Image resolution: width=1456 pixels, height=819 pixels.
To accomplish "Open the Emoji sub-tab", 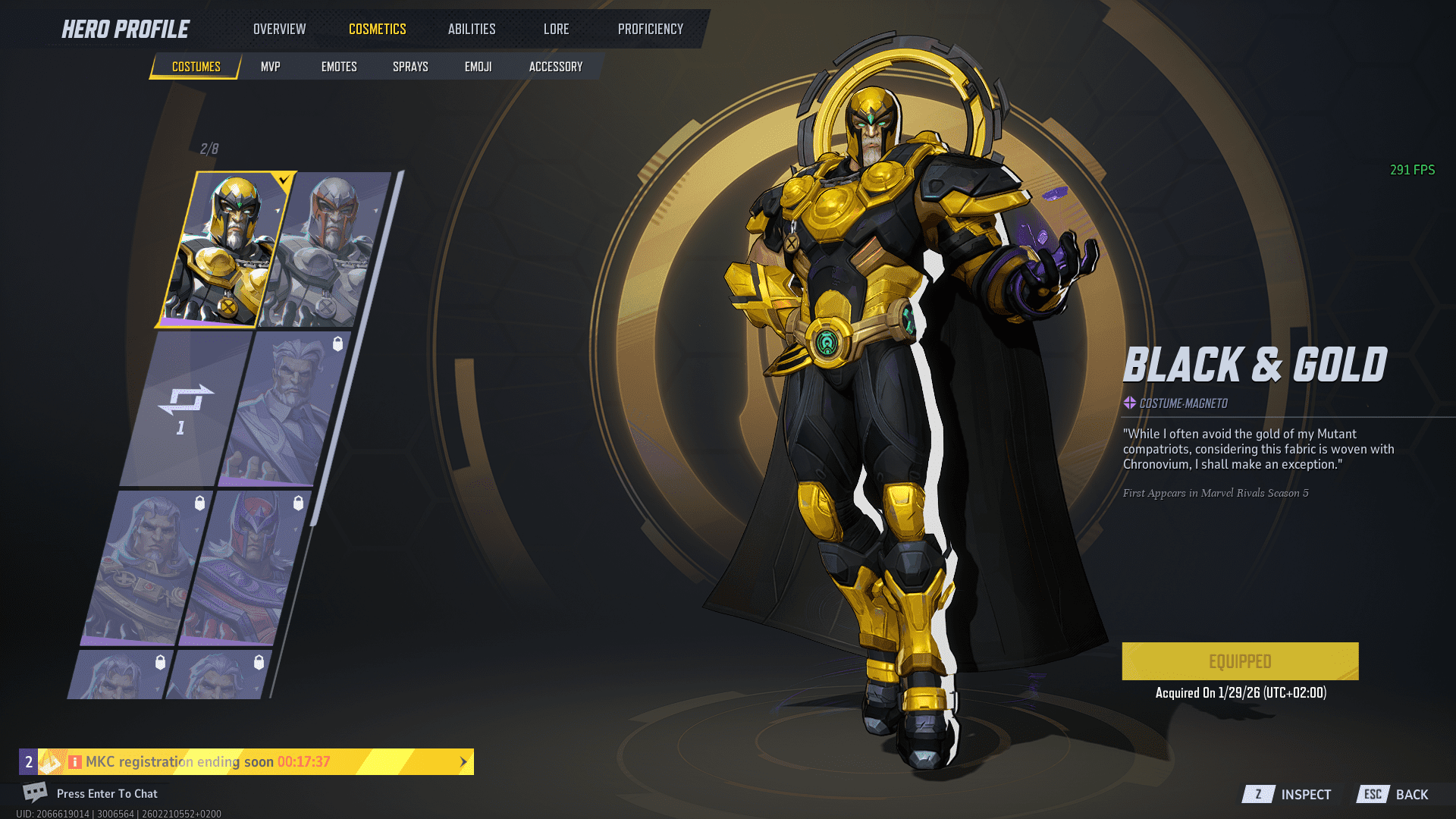I will pos(478,67).
